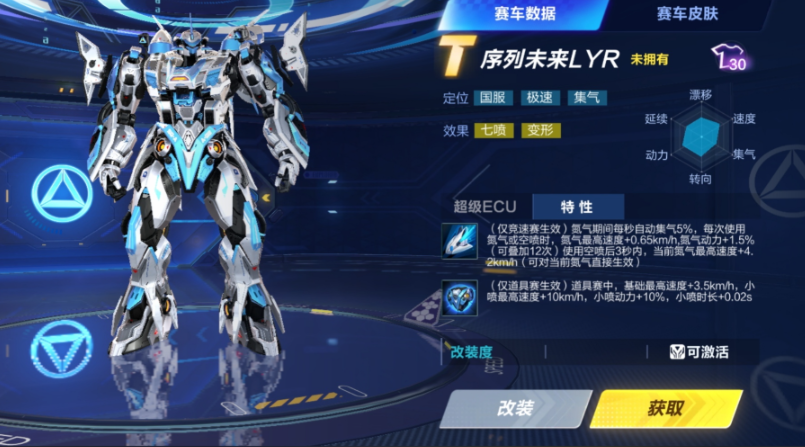The height and width of the screenshot is (447, 805).
Task: Click the yellow 获取 button
Action: pyautogui.click(x=666, y=408)
